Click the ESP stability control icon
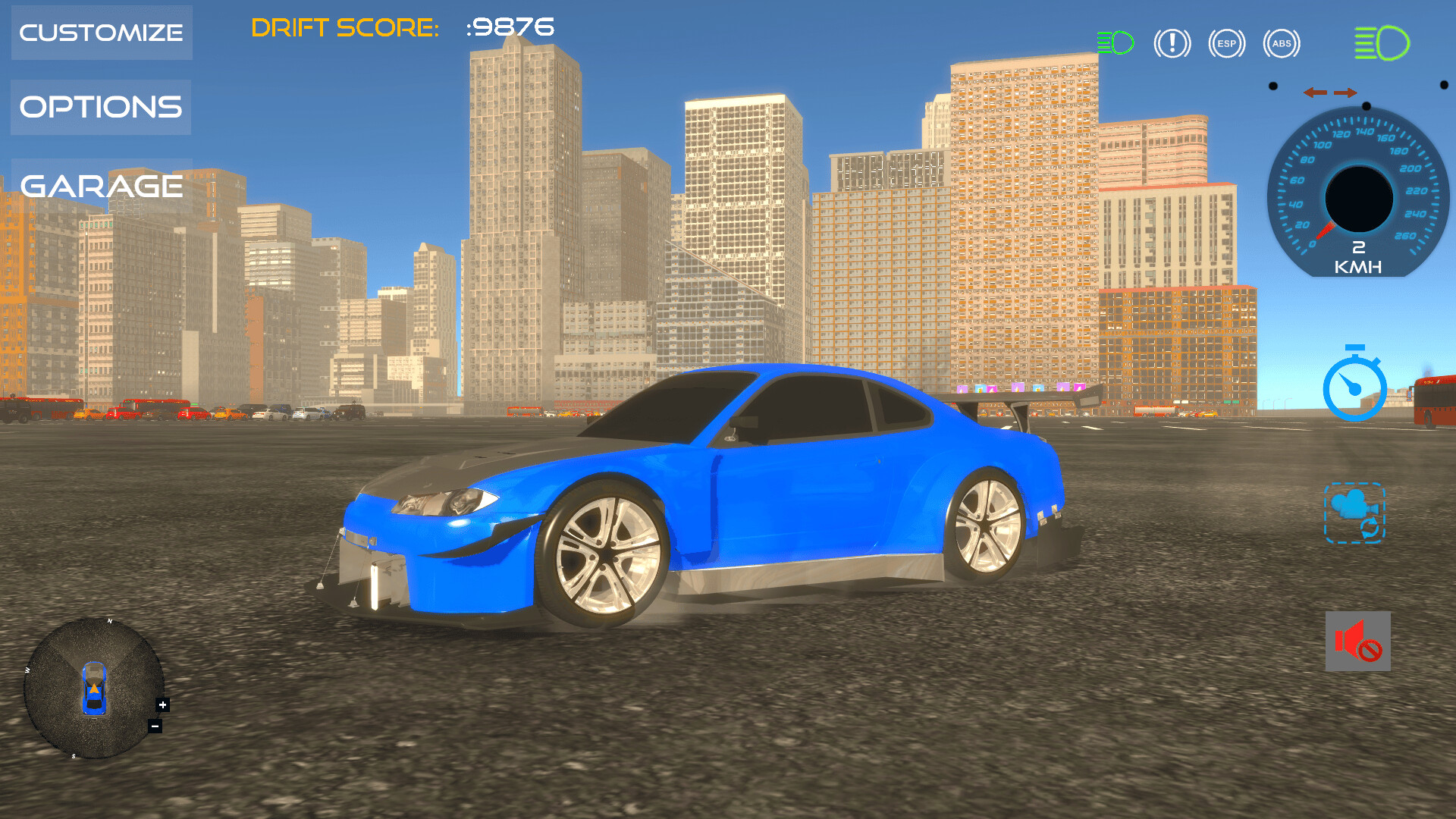 [x=1226, y=43]
